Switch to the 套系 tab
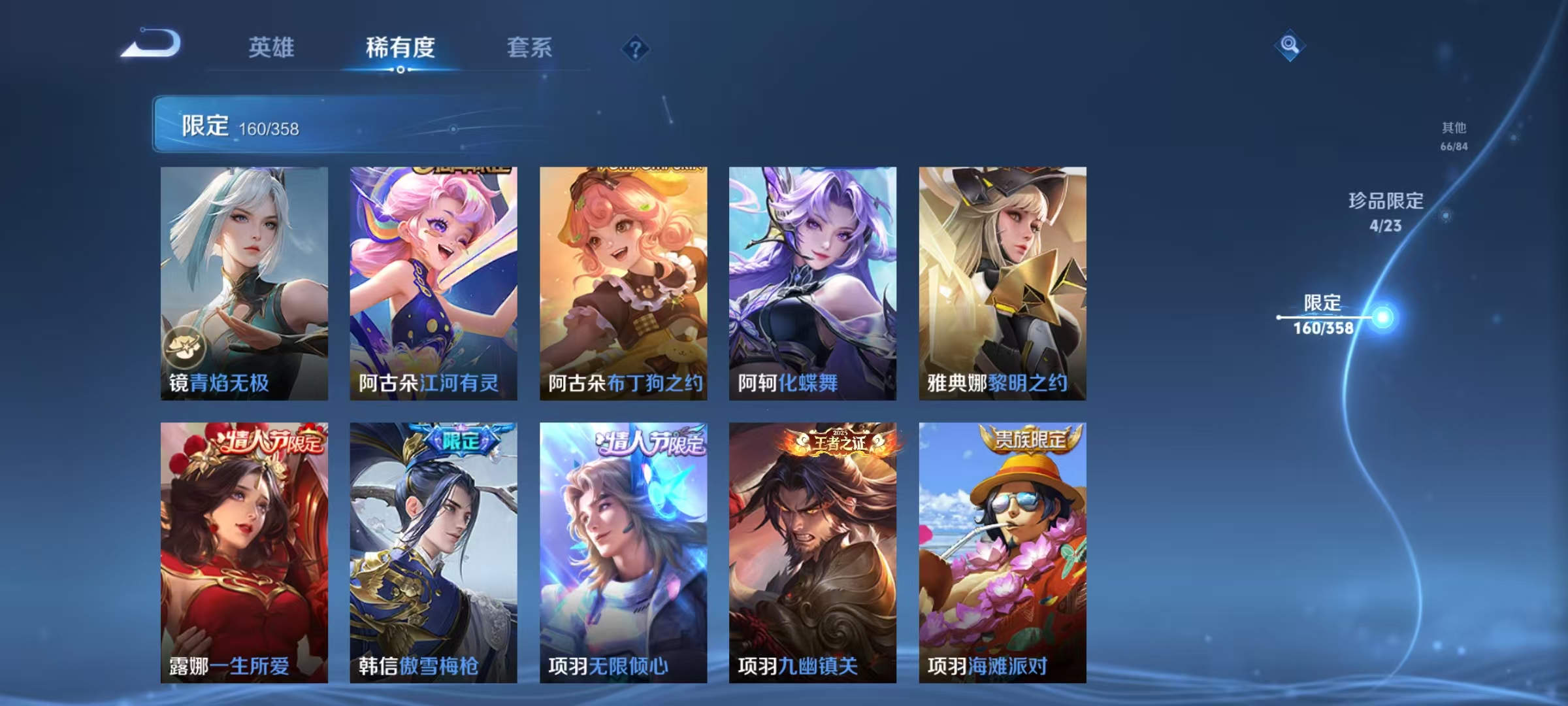Viewport: 1568px width, 706px height. click(x=529, y=48)
